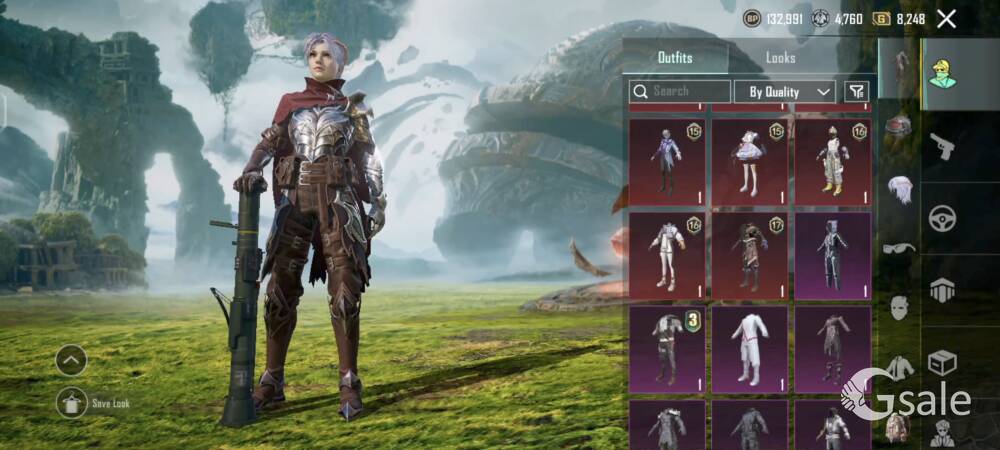Select the glasses subcategory icon
The width and height of the screenshot is (1000, 450).
900,247
